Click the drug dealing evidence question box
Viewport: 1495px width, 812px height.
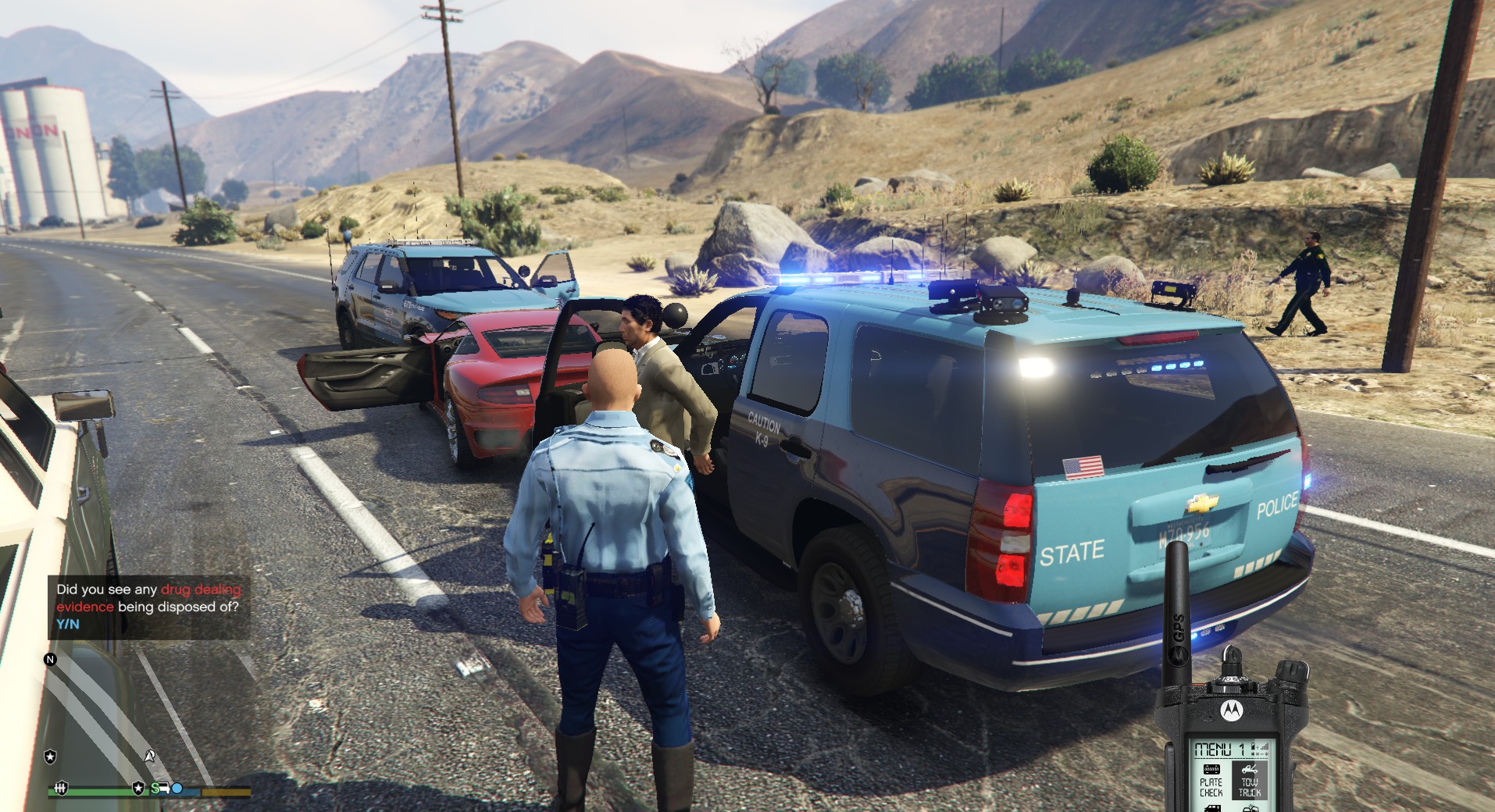[x=148, y=607]
